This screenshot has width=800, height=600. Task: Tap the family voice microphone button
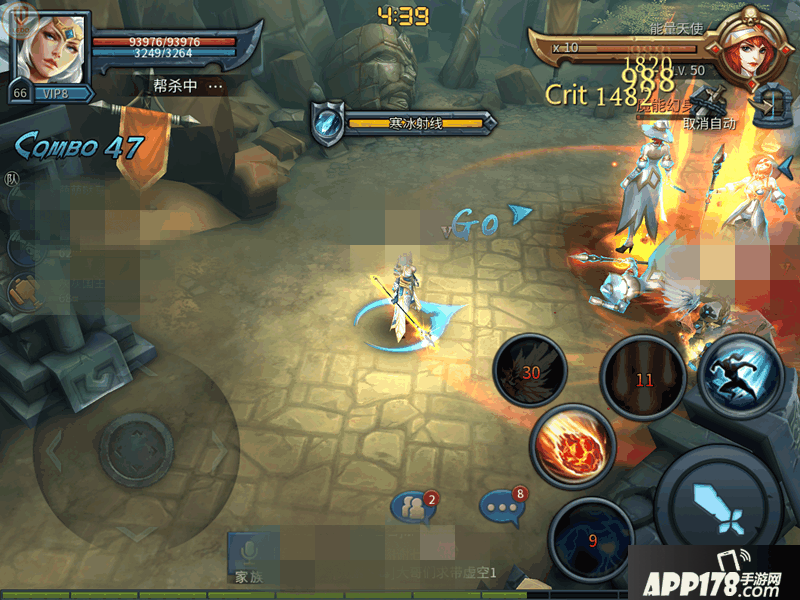(246, 553)
